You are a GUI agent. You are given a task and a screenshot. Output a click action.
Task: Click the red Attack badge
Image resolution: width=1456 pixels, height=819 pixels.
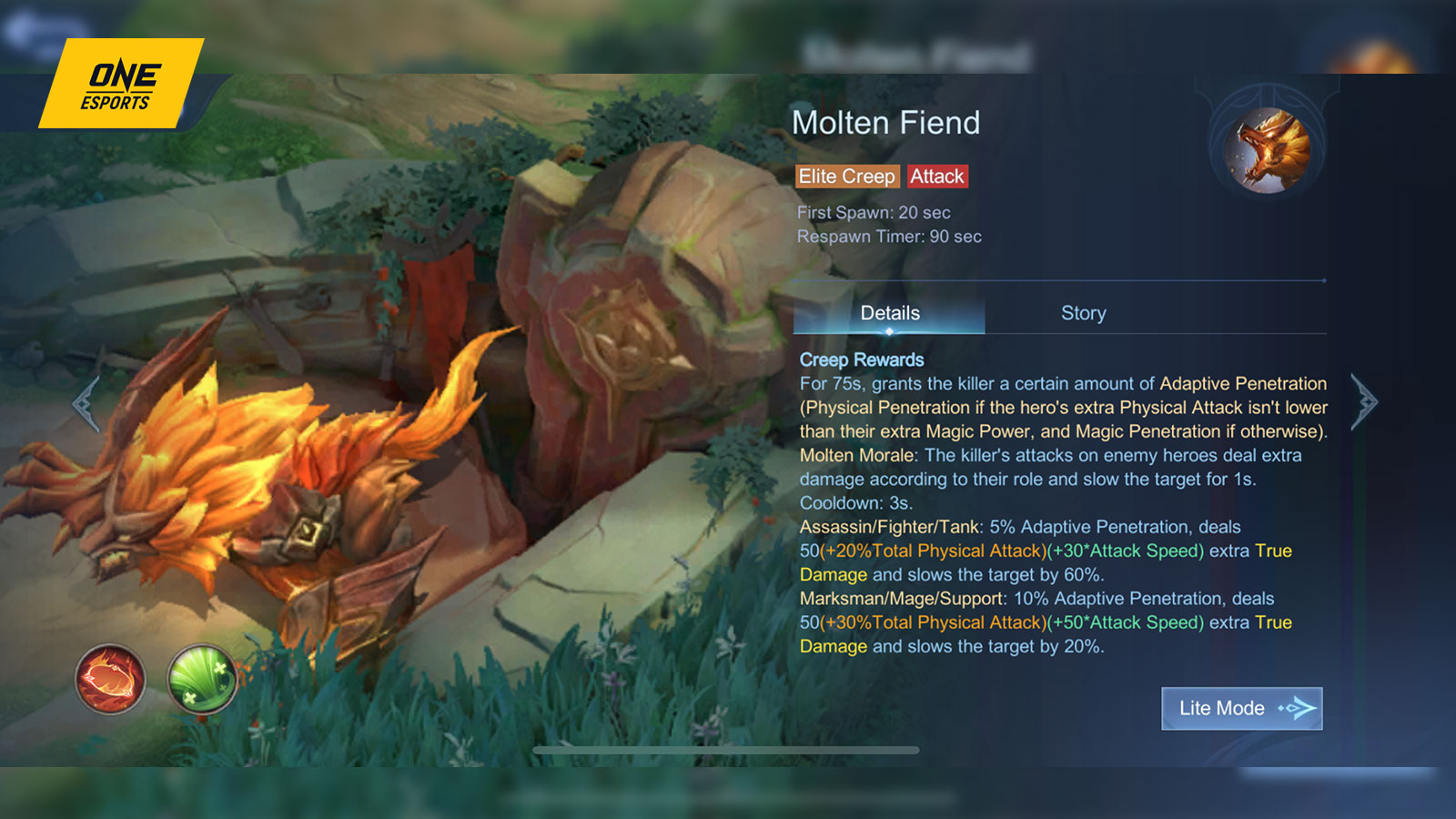[x=937, y=176]
